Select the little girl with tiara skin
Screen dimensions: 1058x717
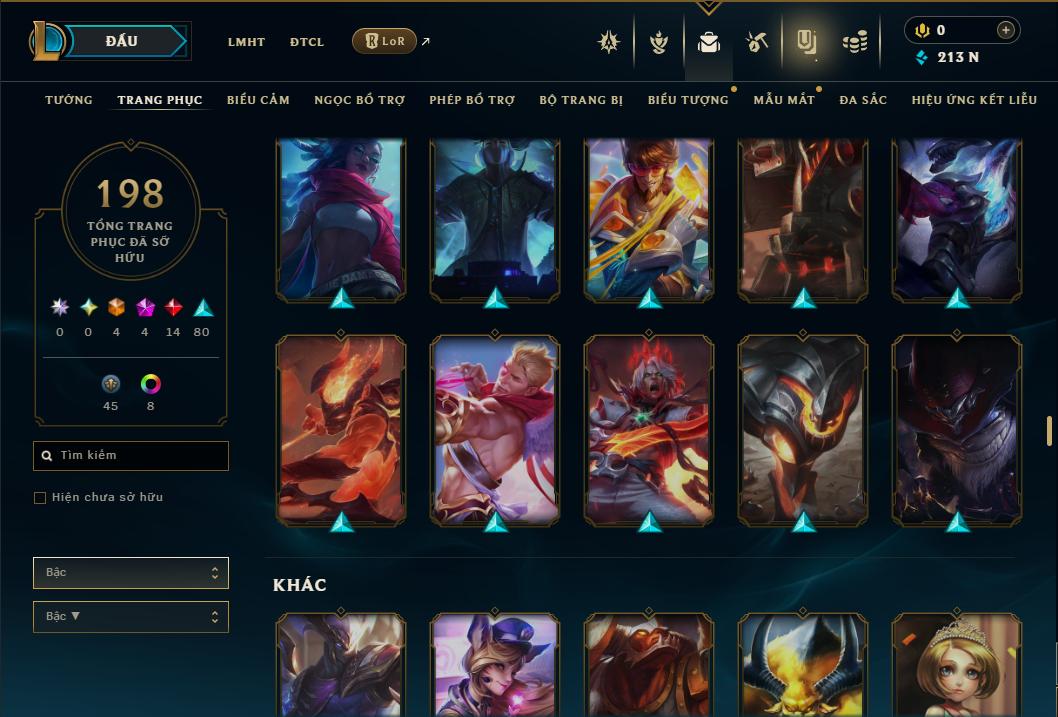956,665
